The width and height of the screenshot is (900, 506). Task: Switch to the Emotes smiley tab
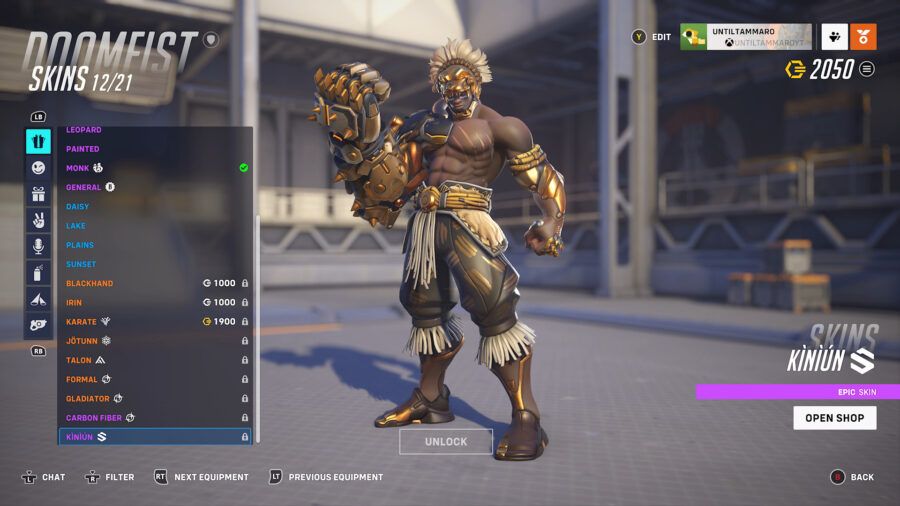(38, 168)
